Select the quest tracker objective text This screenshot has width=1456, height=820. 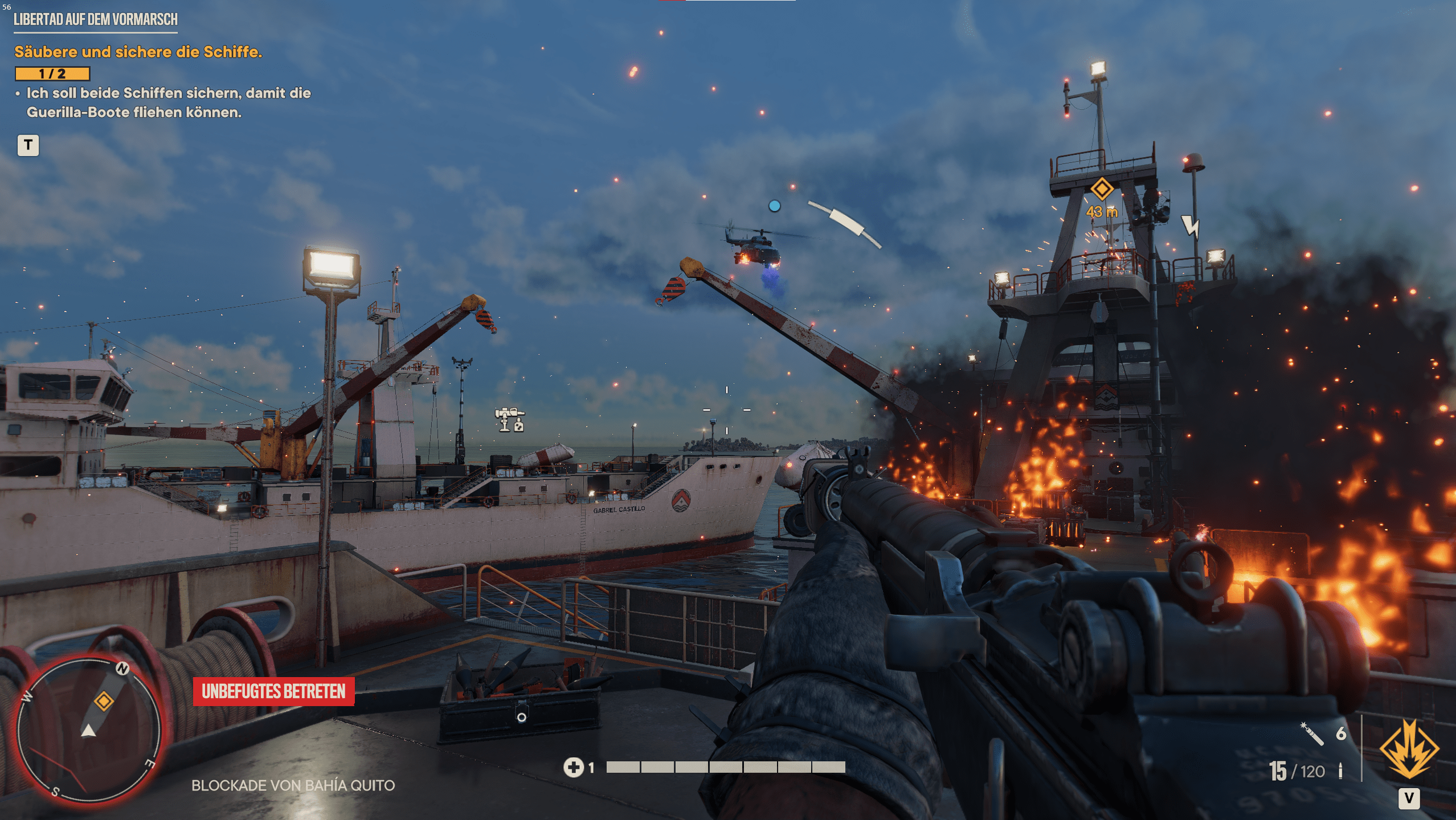point(138,52)
